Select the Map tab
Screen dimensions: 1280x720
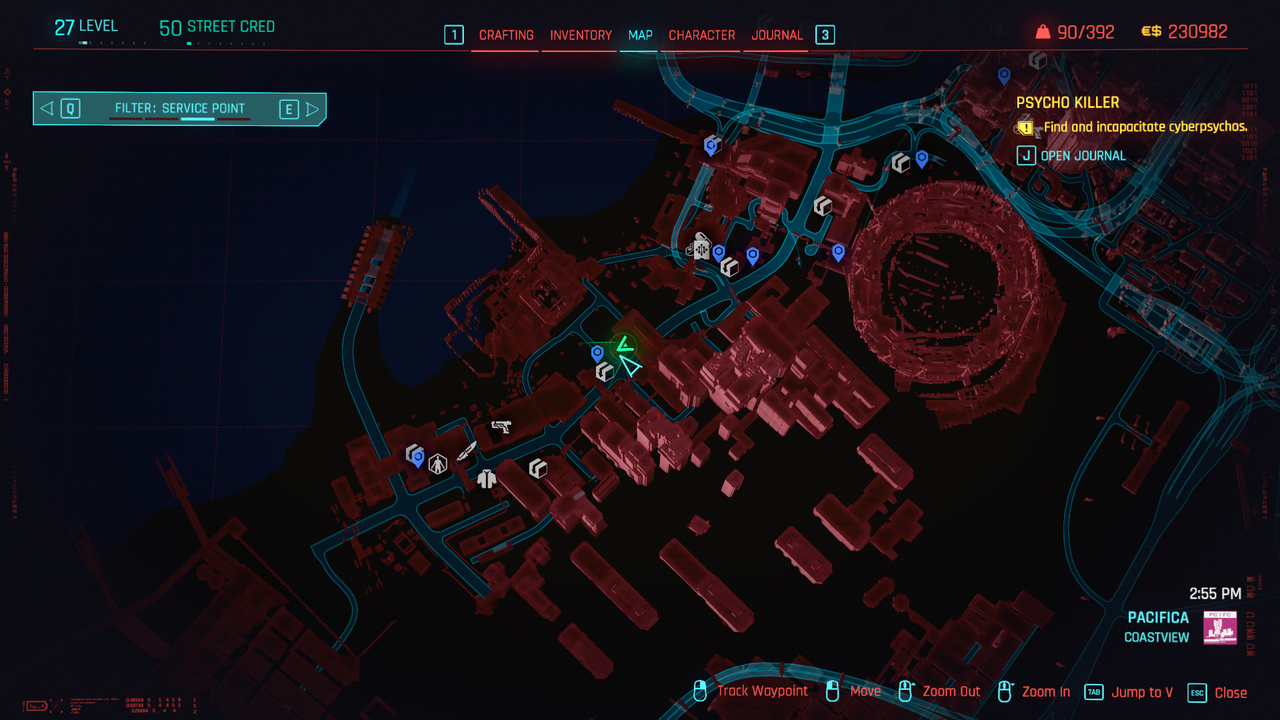[640, 35]
